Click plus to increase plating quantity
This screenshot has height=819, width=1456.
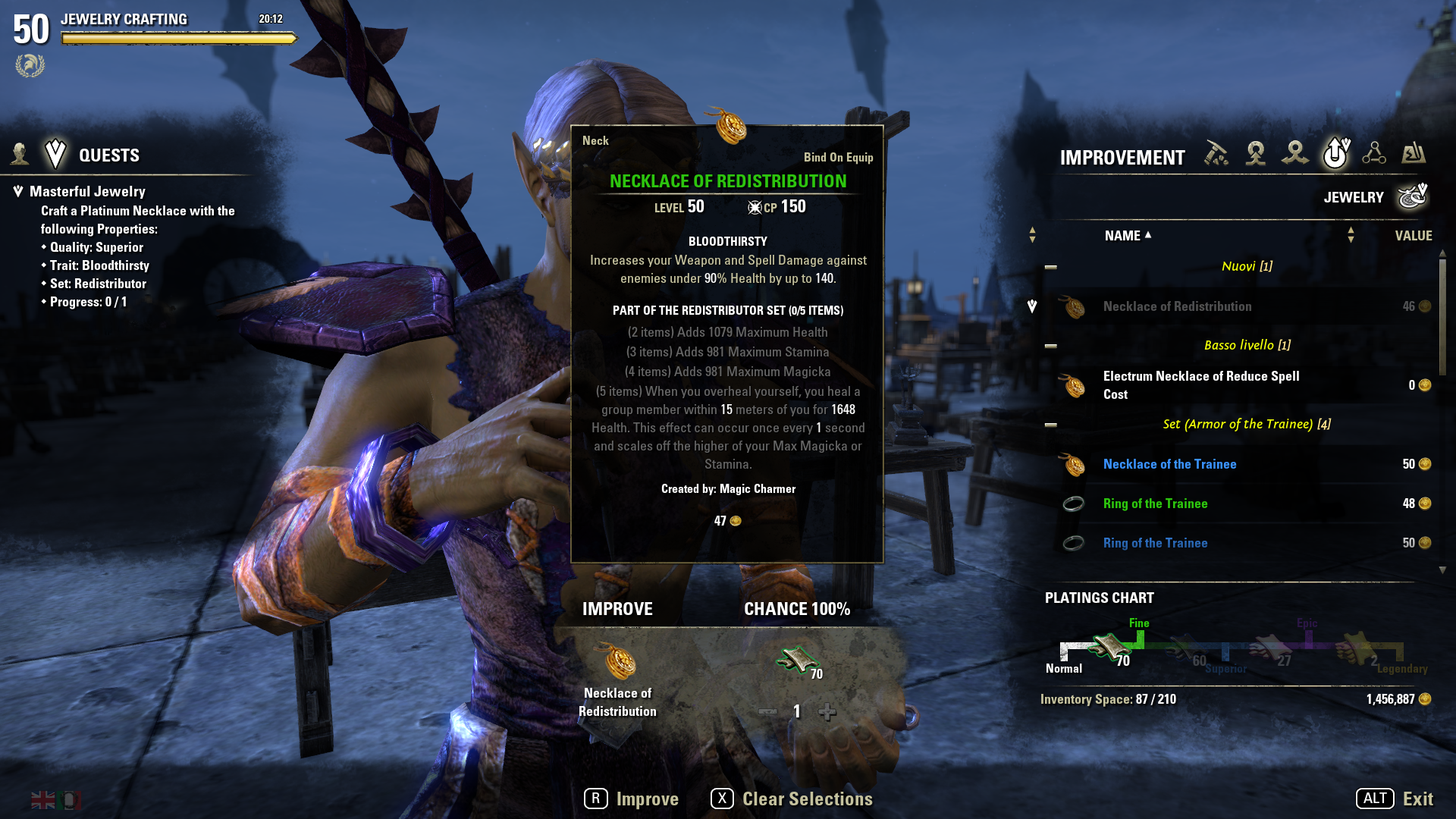tap(827, 712)
